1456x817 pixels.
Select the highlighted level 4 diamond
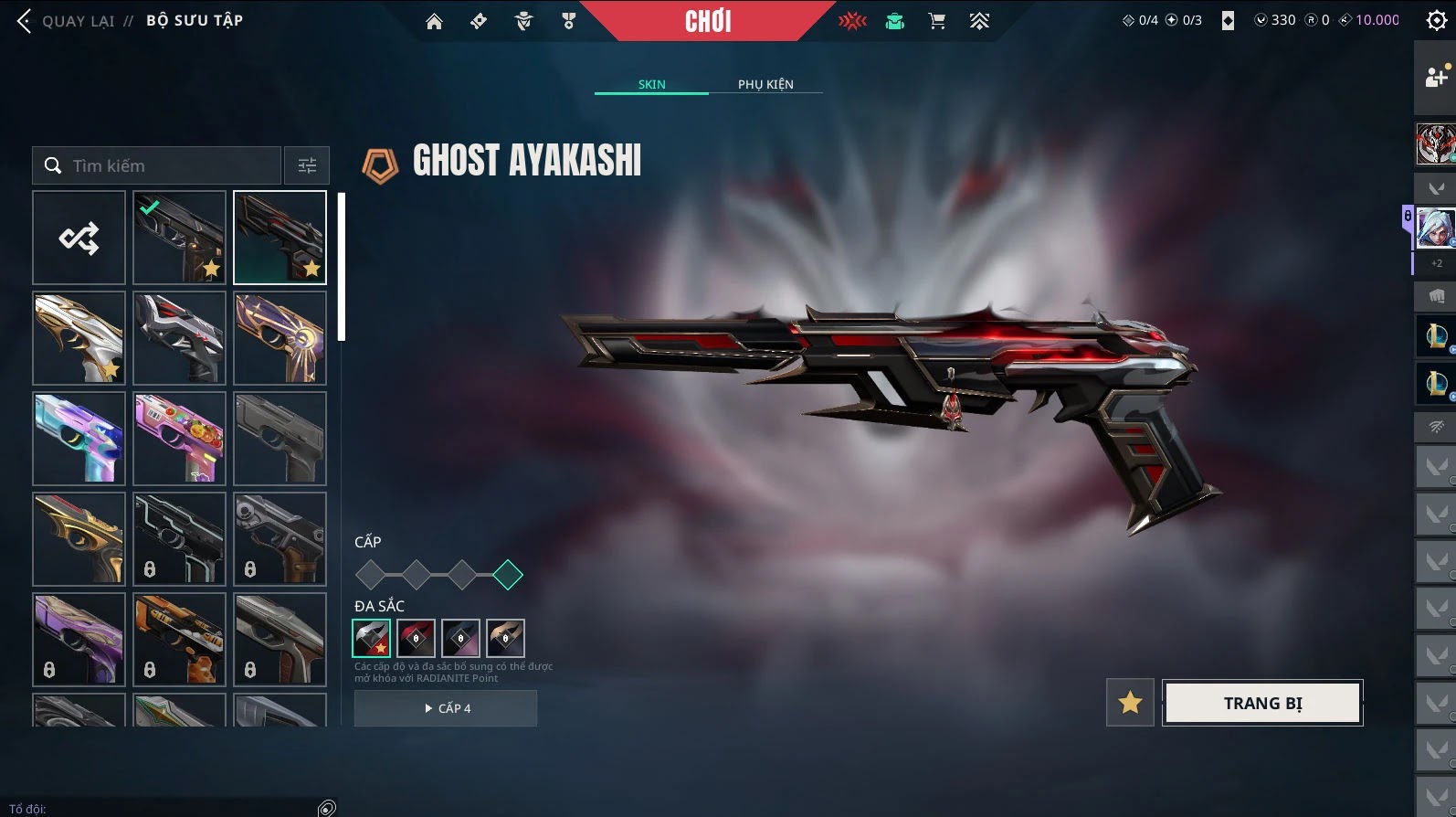coord(508,575)
